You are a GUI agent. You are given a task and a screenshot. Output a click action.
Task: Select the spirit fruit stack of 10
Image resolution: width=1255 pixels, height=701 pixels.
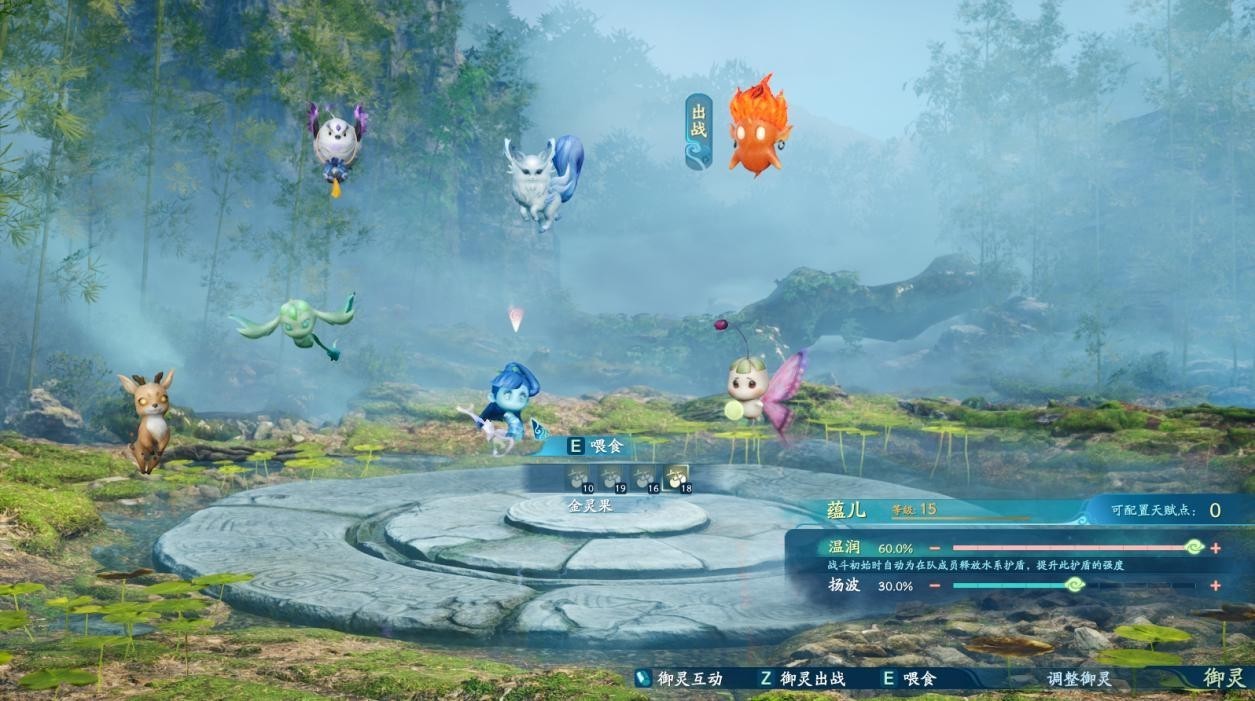pyautogui.click(x=579, y=478)
